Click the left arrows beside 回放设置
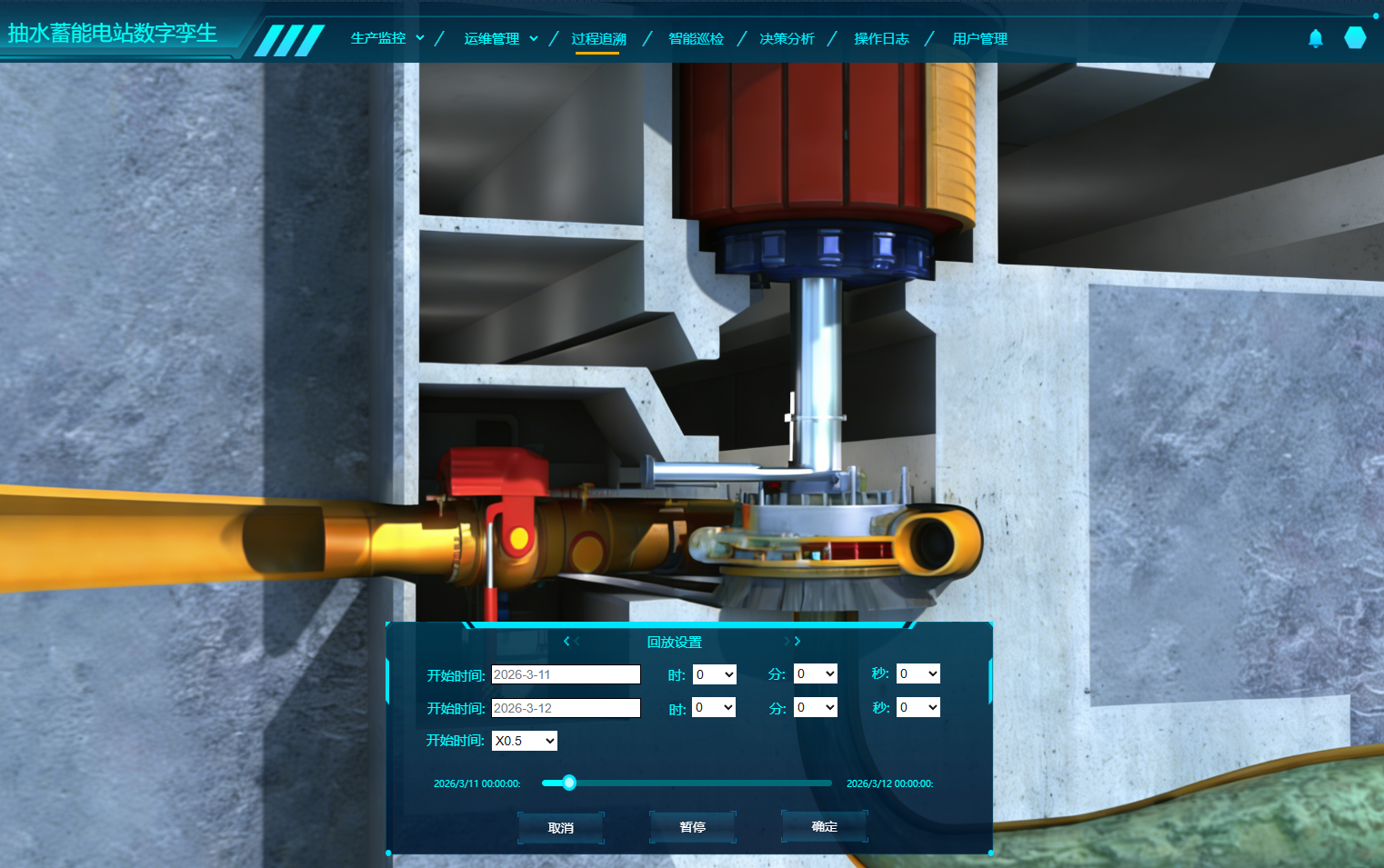Screen dimensions: 1384x868 coord(571,642)
